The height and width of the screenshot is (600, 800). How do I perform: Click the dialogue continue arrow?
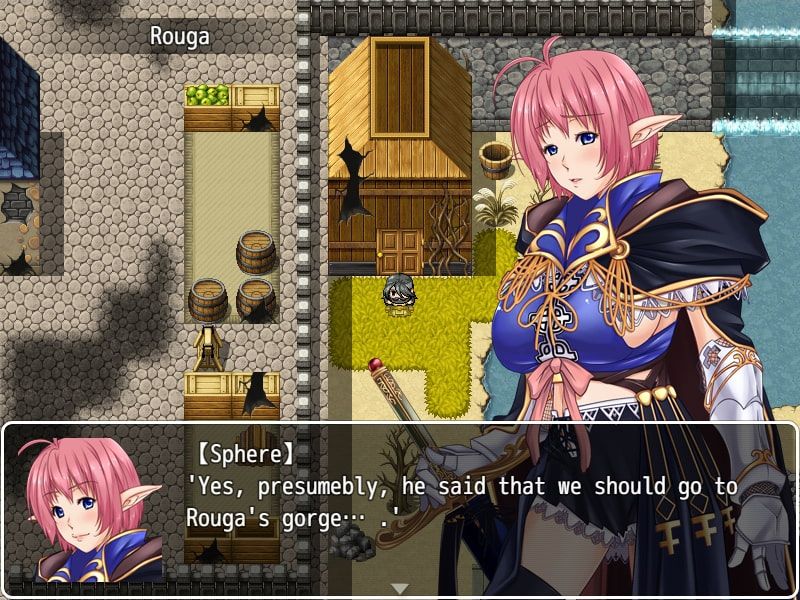(x=400, y=588)
